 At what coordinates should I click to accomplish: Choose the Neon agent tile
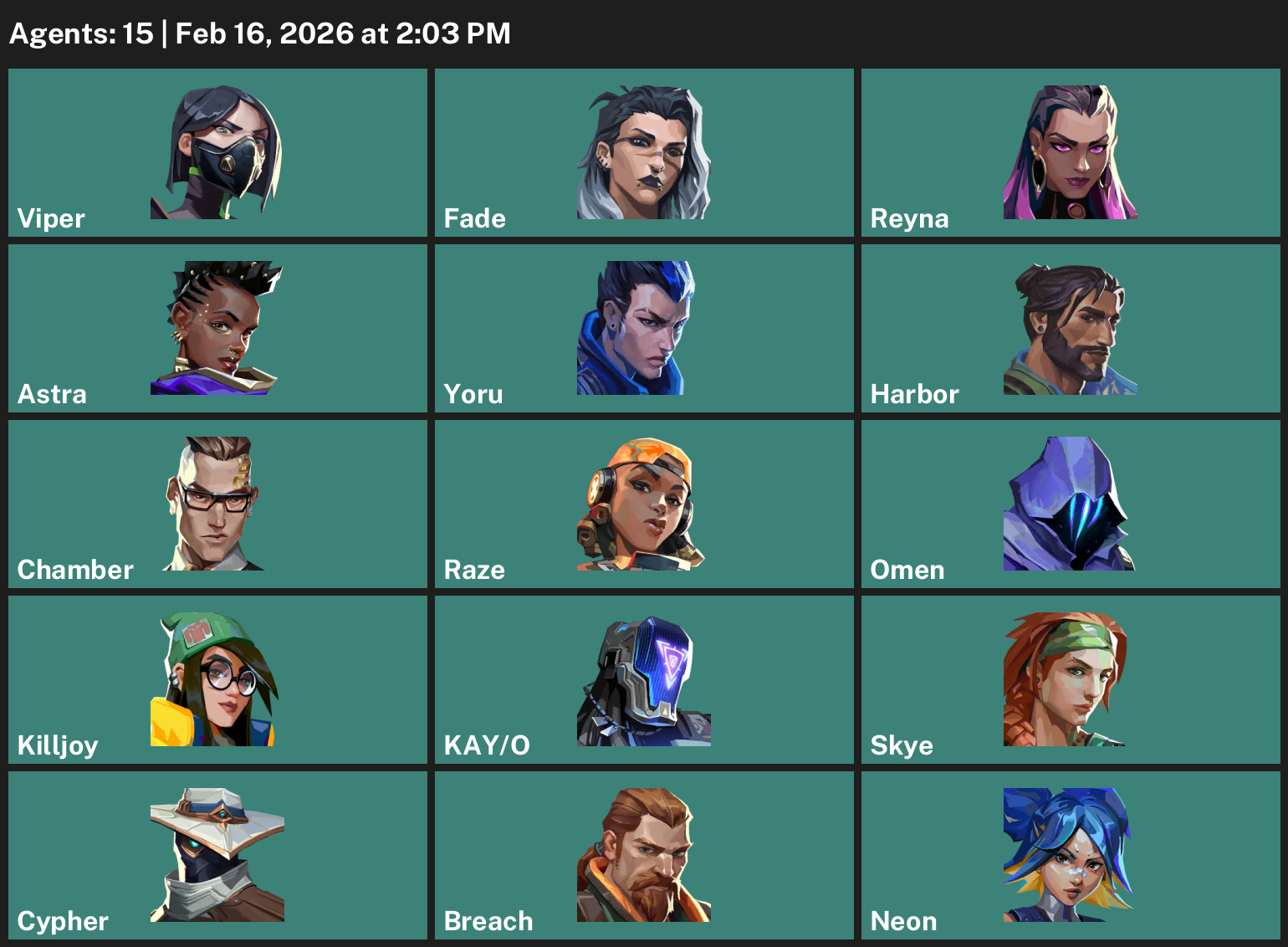coord(1071,856)
